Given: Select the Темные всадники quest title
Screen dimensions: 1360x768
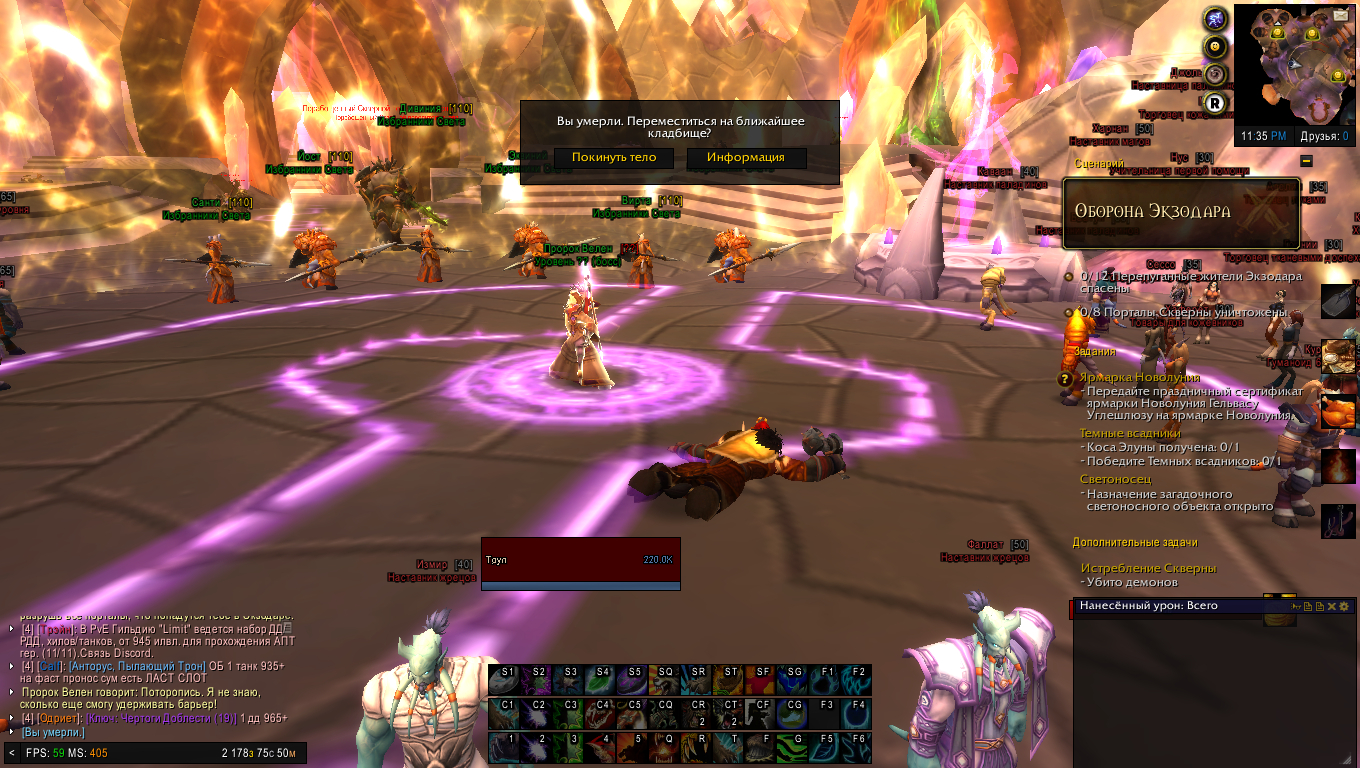Looking at the screenshot, I should [x=1130, y=434].
